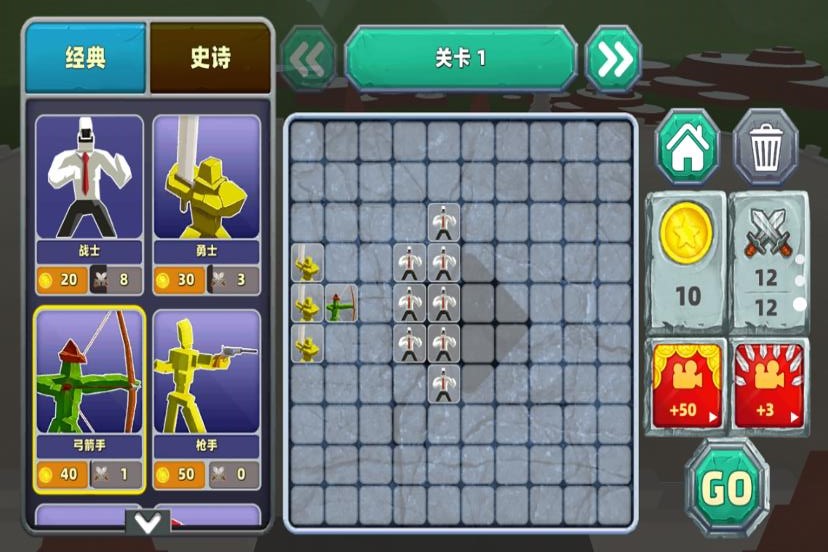Screen dimensions: 828x552
Task: Expand the unit list down arrow
Action: click(148, 522)
